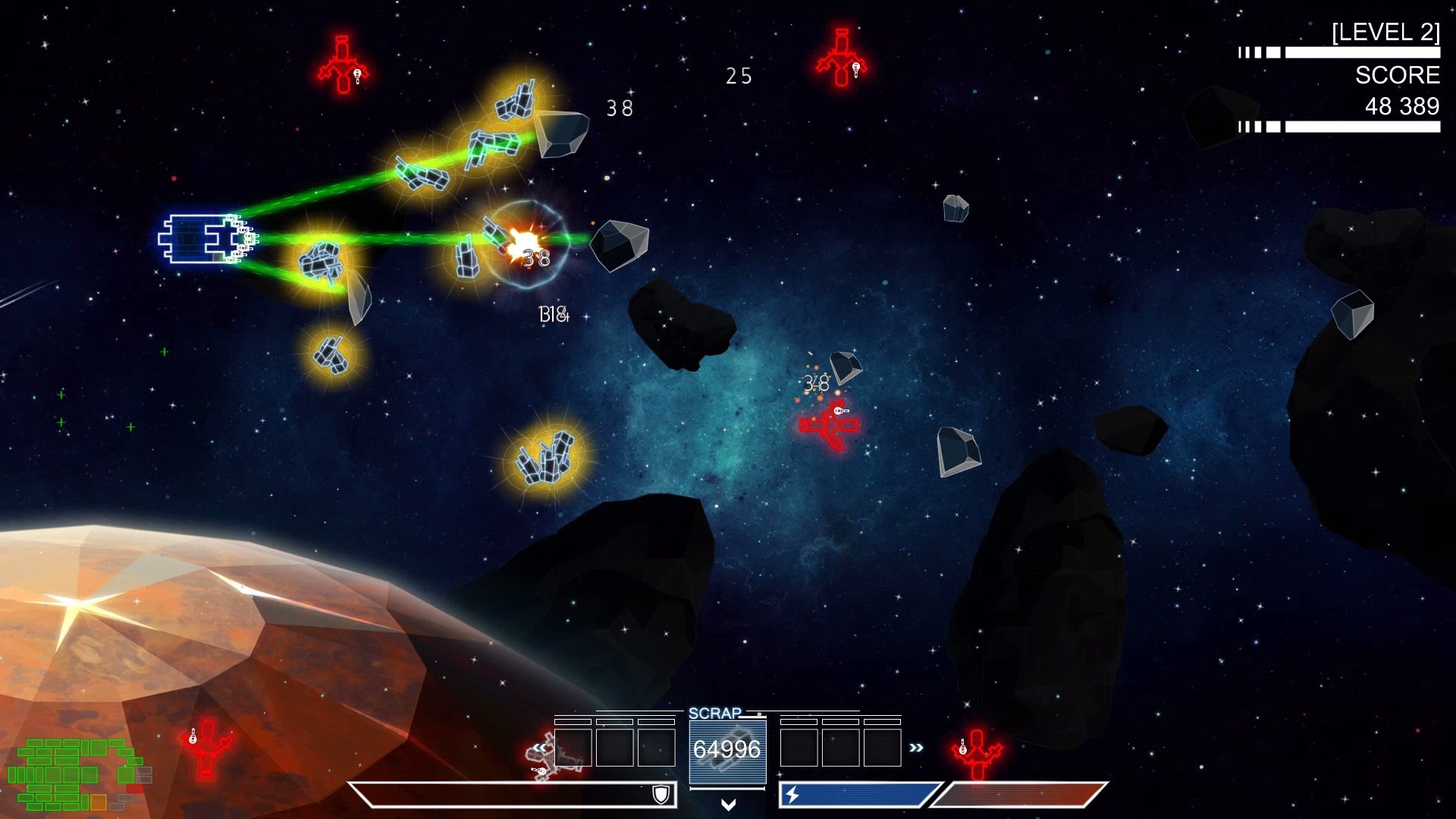Click the right double-chevron arrow beside inventory slots
This screenshot has width=1456, height=819.
[916, 748]
